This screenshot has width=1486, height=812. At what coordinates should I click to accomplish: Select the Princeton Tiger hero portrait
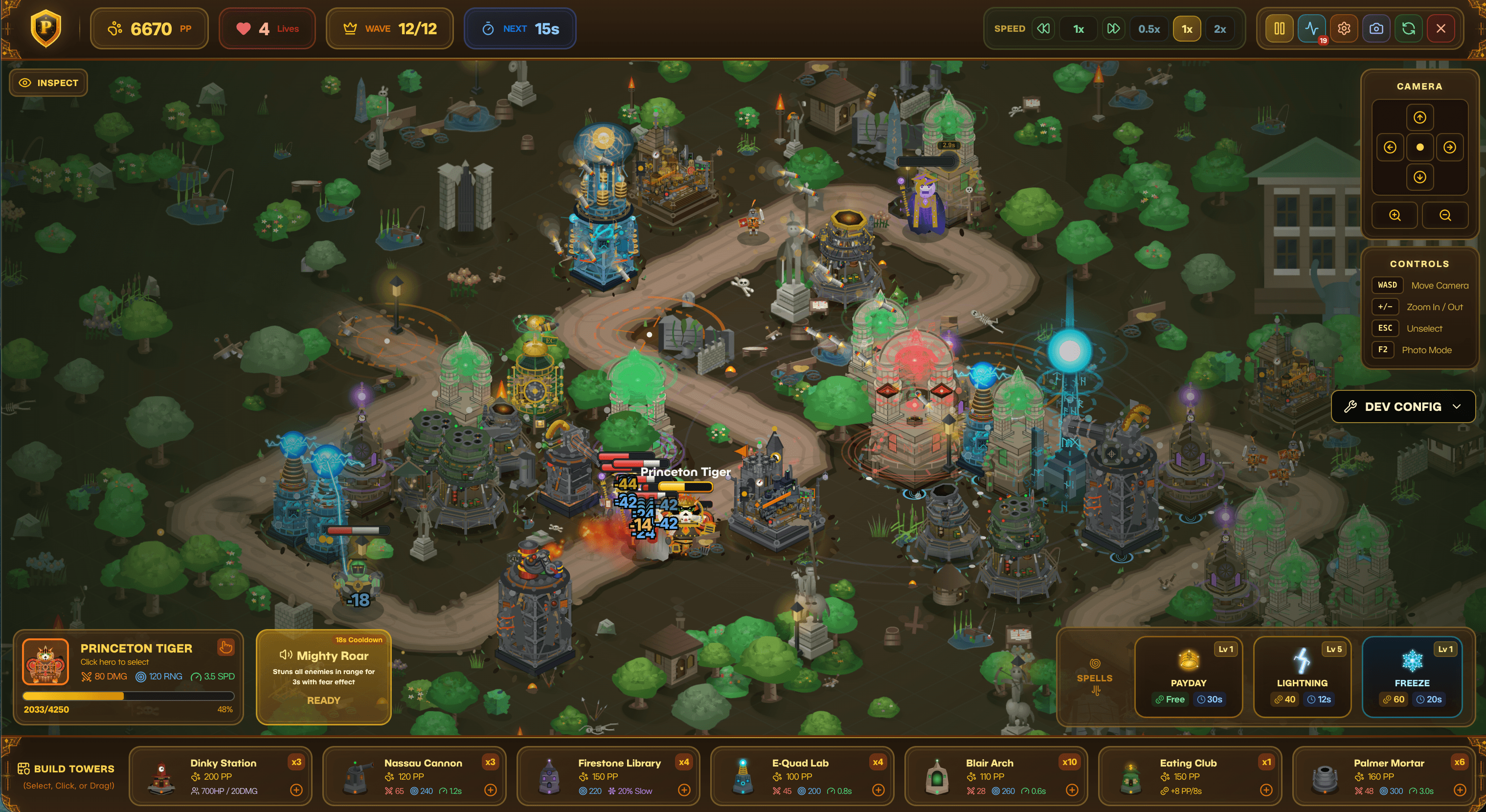[x=45, y=661]
